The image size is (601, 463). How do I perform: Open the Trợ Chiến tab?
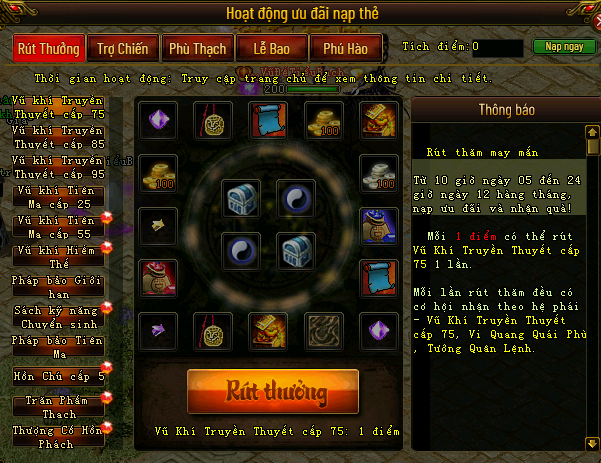click(x=120, y=48)
